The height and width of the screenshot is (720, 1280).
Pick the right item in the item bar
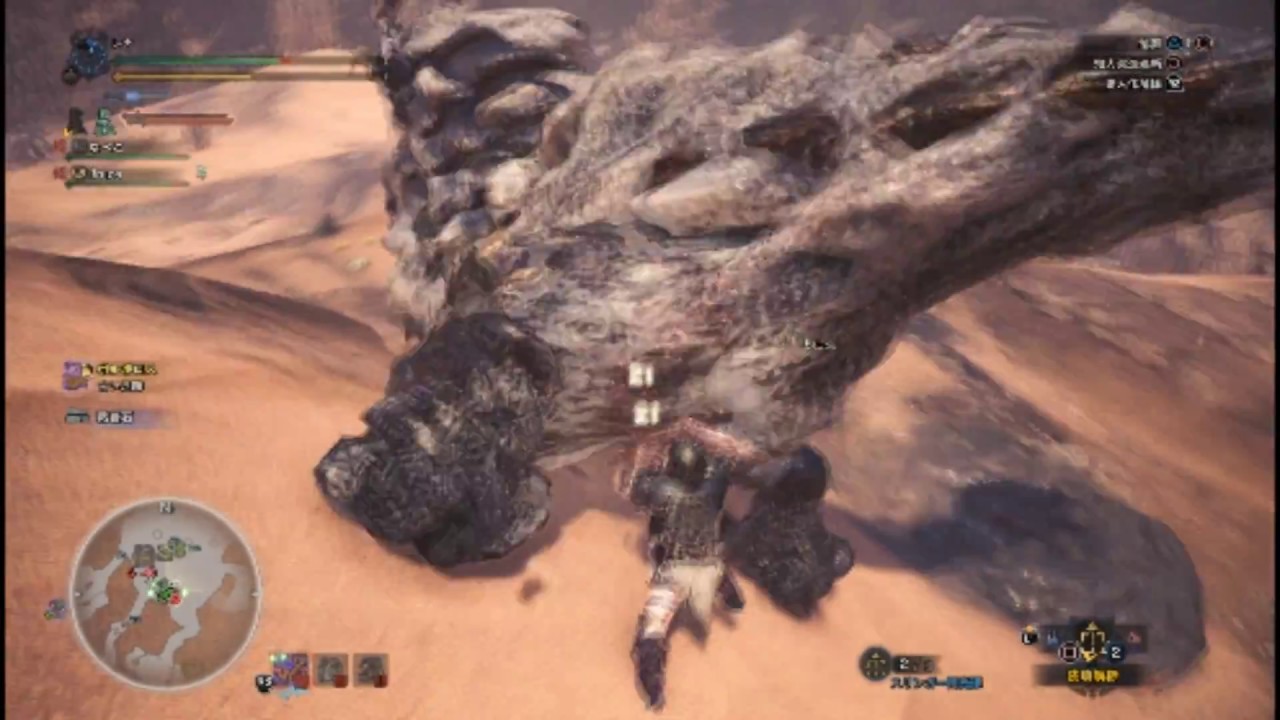tap(1133, 637)
